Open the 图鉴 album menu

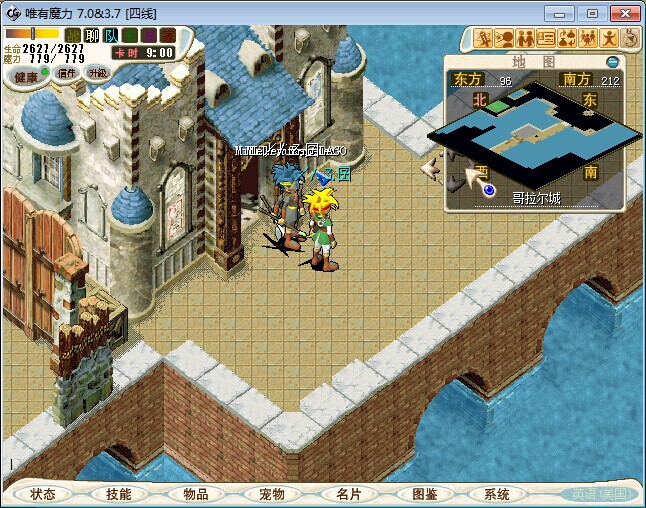(x=424, y=494)
